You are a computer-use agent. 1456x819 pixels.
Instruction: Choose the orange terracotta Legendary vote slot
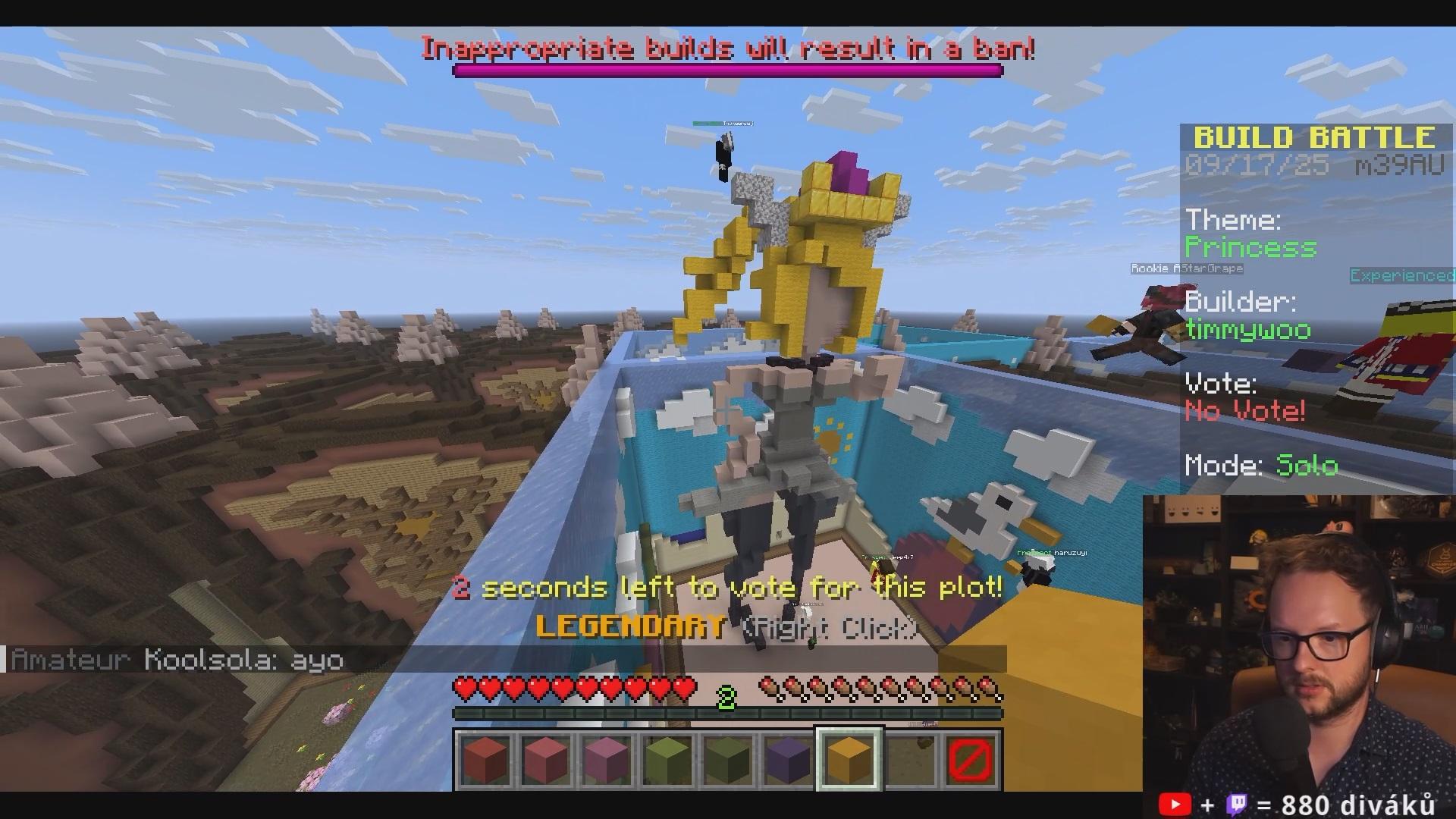point(849,759)
